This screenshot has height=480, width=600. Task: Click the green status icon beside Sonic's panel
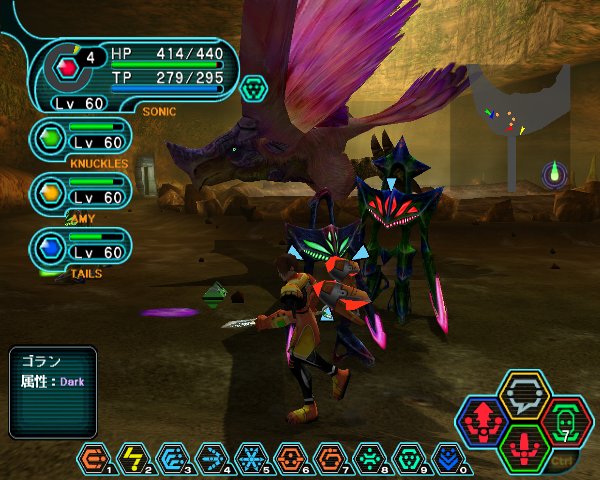[255, 88]
